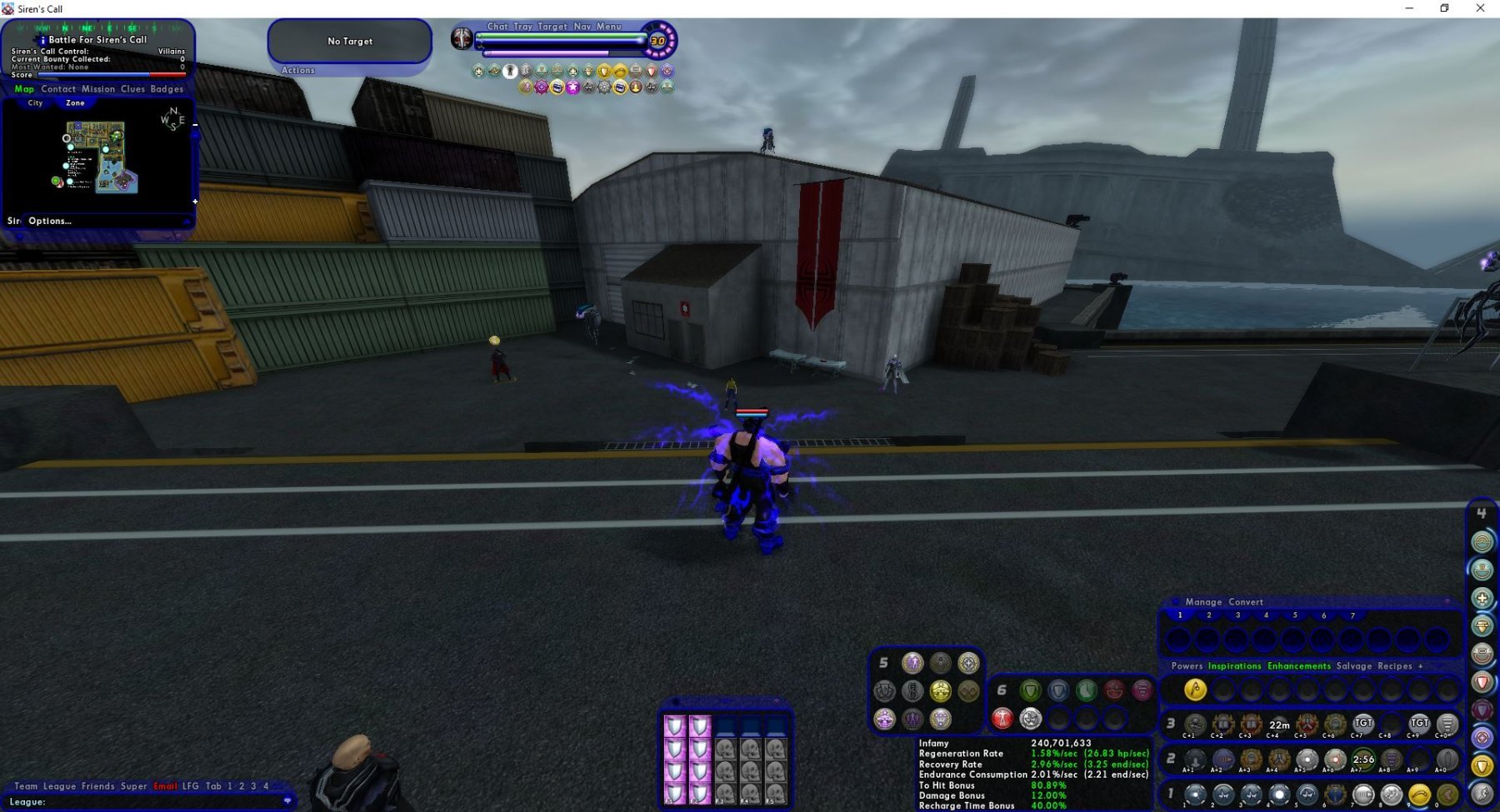Switch to the Mission tab

[x=98, y=89]
